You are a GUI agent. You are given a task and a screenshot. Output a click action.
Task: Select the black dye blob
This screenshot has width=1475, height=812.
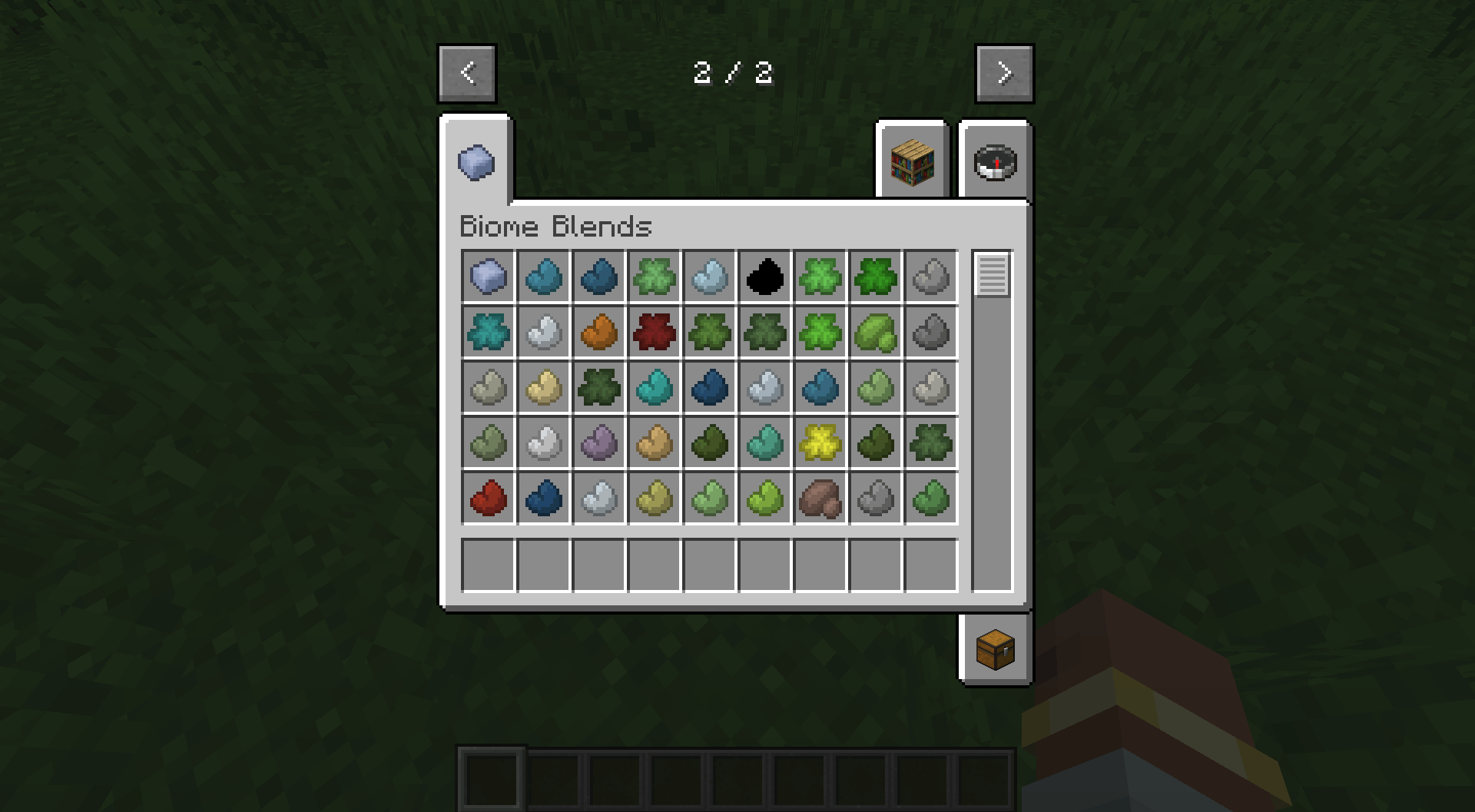coord(764,277)
